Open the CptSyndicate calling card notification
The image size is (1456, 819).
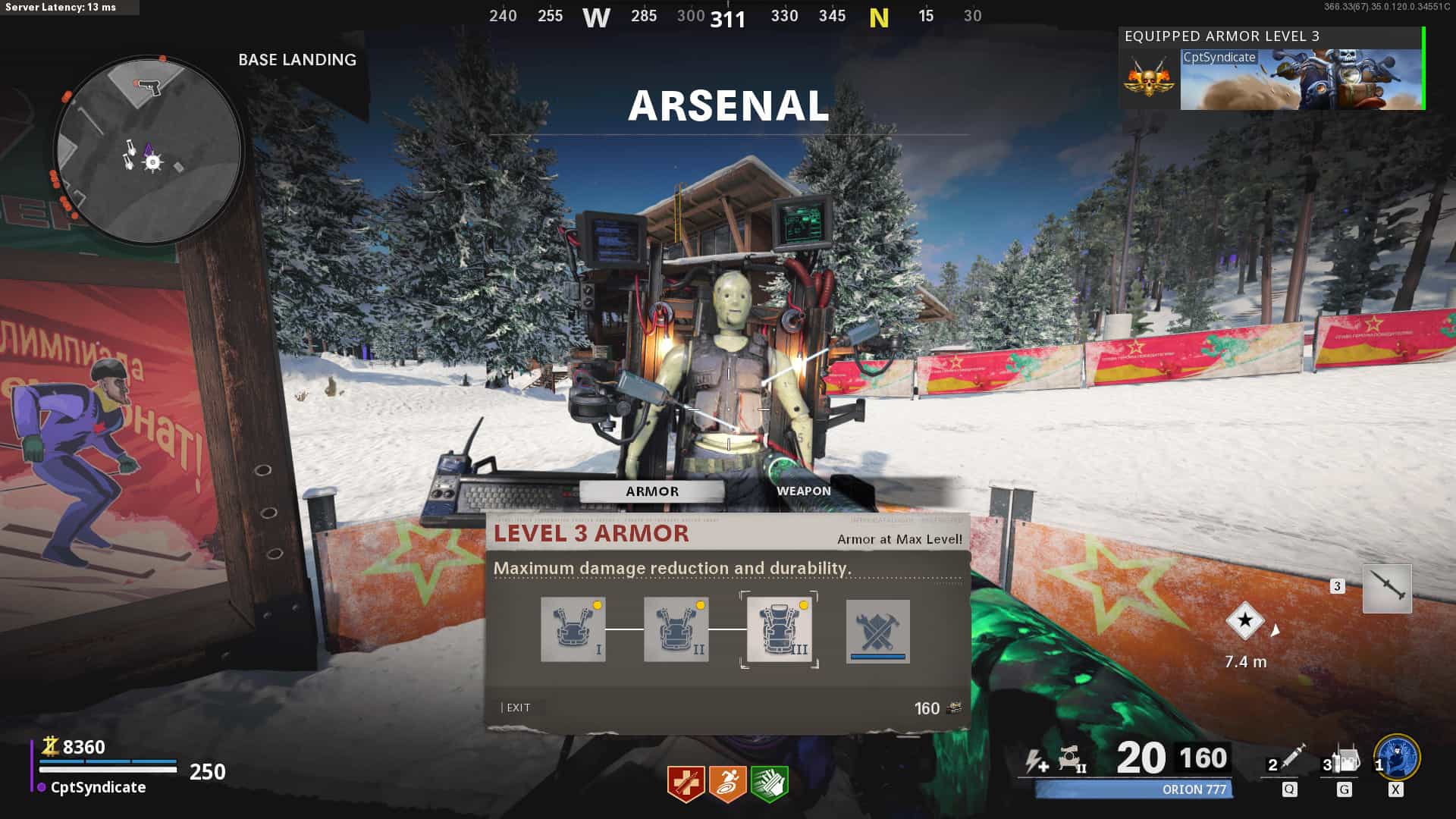point(1300,79)
